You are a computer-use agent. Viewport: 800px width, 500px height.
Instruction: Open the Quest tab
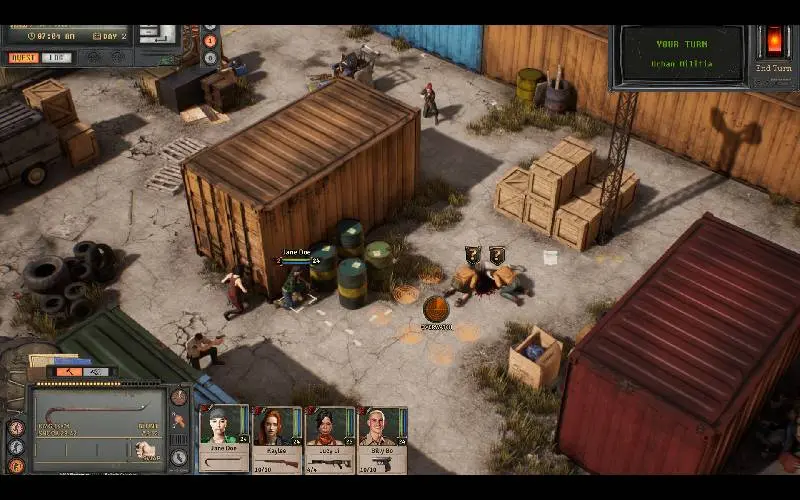click(x=23, y=58)
